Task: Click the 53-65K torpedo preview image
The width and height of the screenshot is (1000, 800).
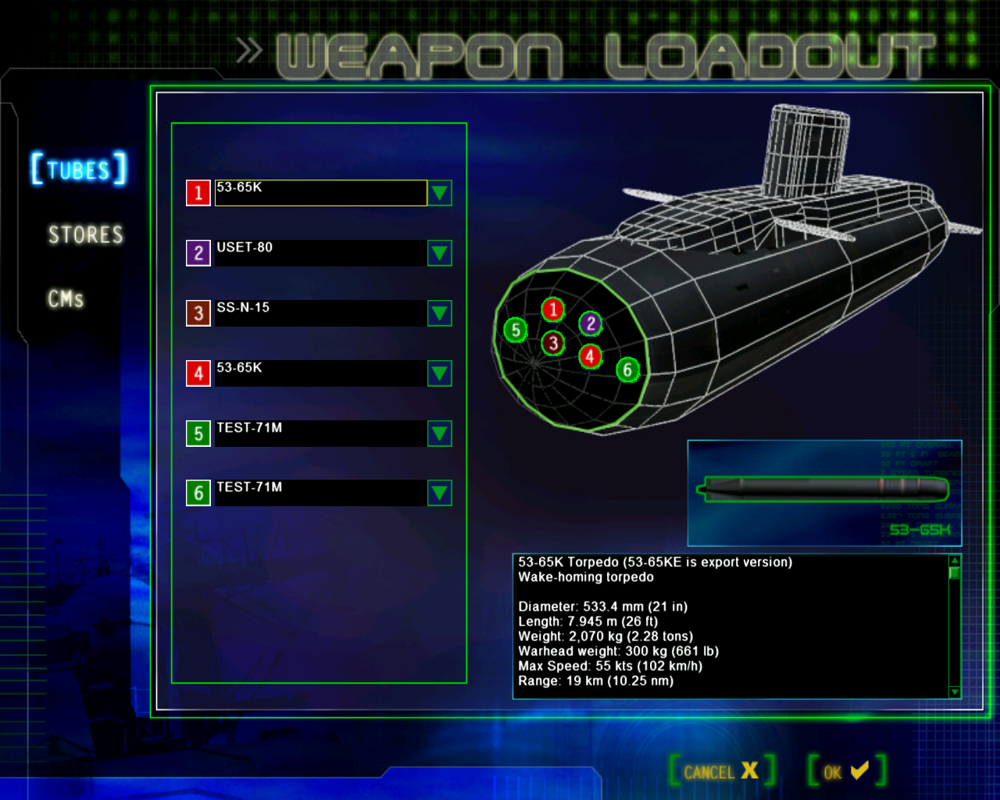Action: [x=824, y=490]
